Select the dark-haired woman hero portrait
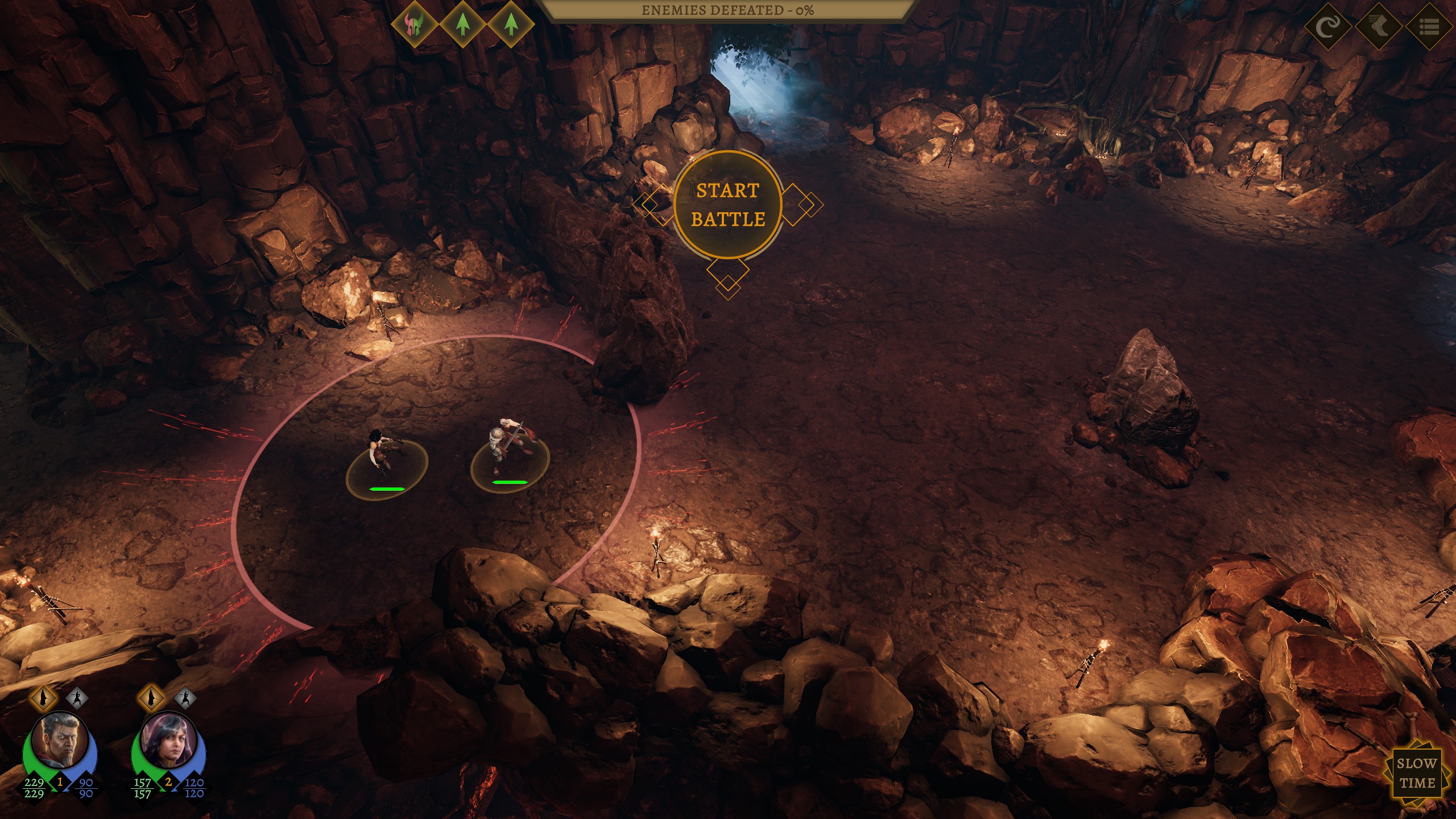This screenshot has width=1456, height=819. (x=168, y=741)
